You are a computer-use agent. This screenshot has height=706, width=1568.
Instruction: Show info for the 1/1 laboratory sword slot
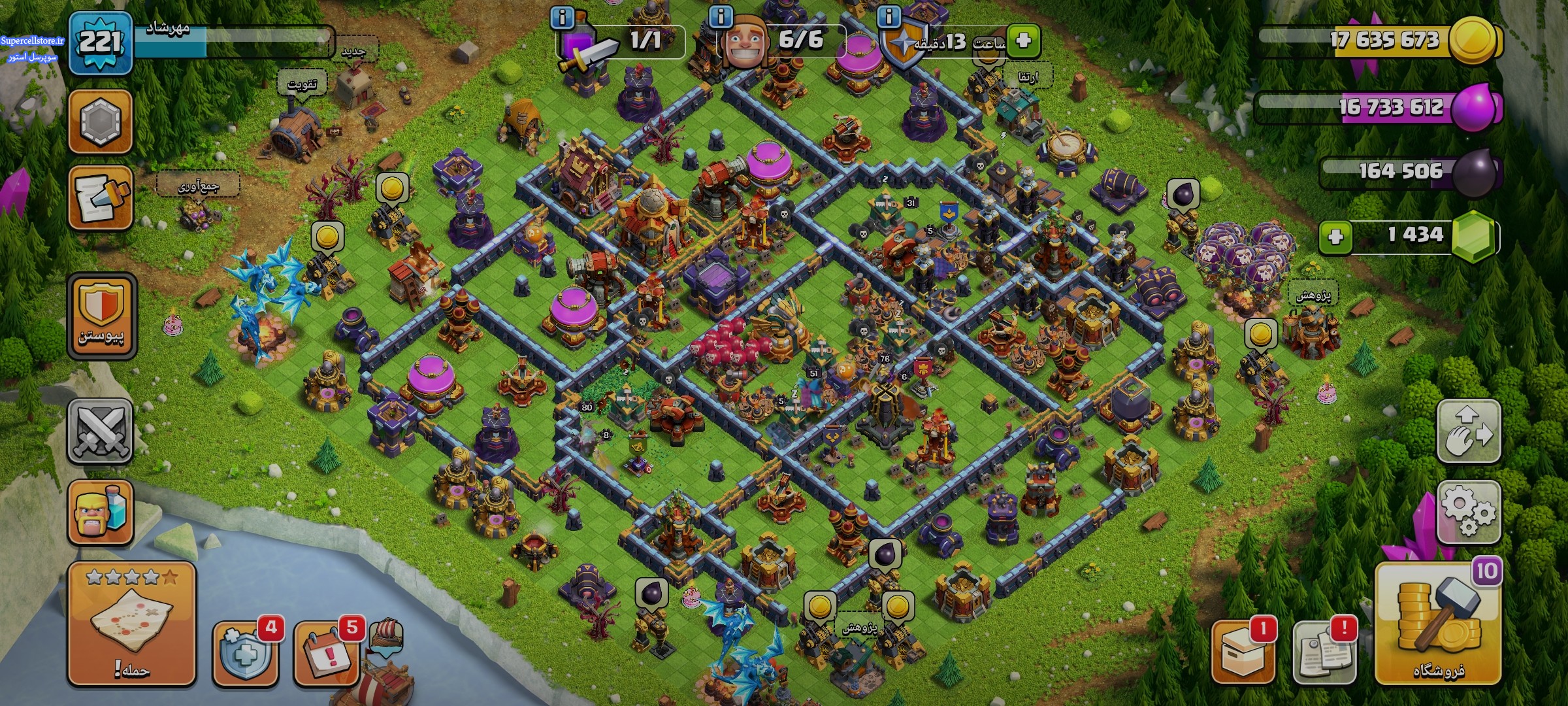pos(562,17)
